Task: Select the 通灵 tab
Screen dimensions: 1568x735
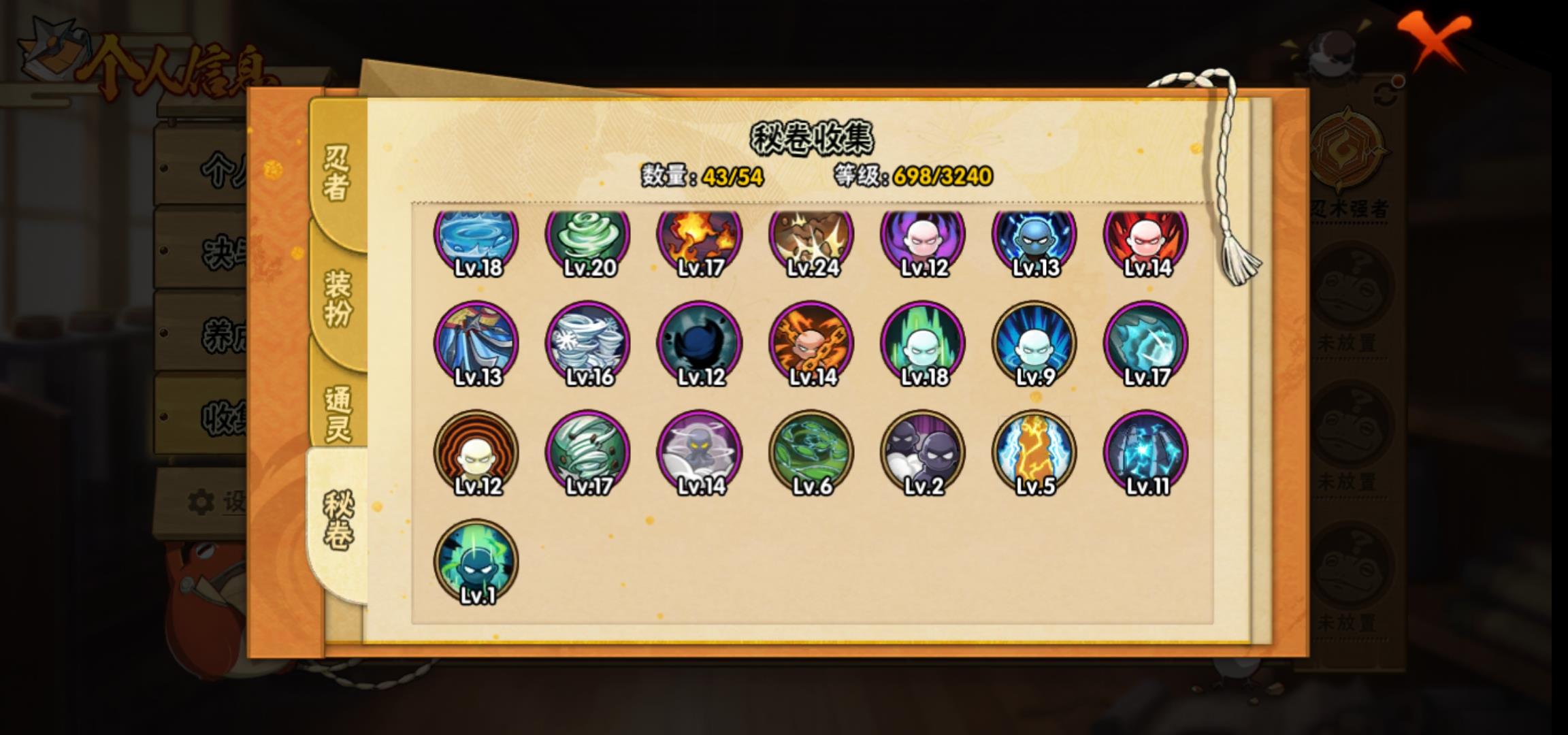Action: (338, 413)
